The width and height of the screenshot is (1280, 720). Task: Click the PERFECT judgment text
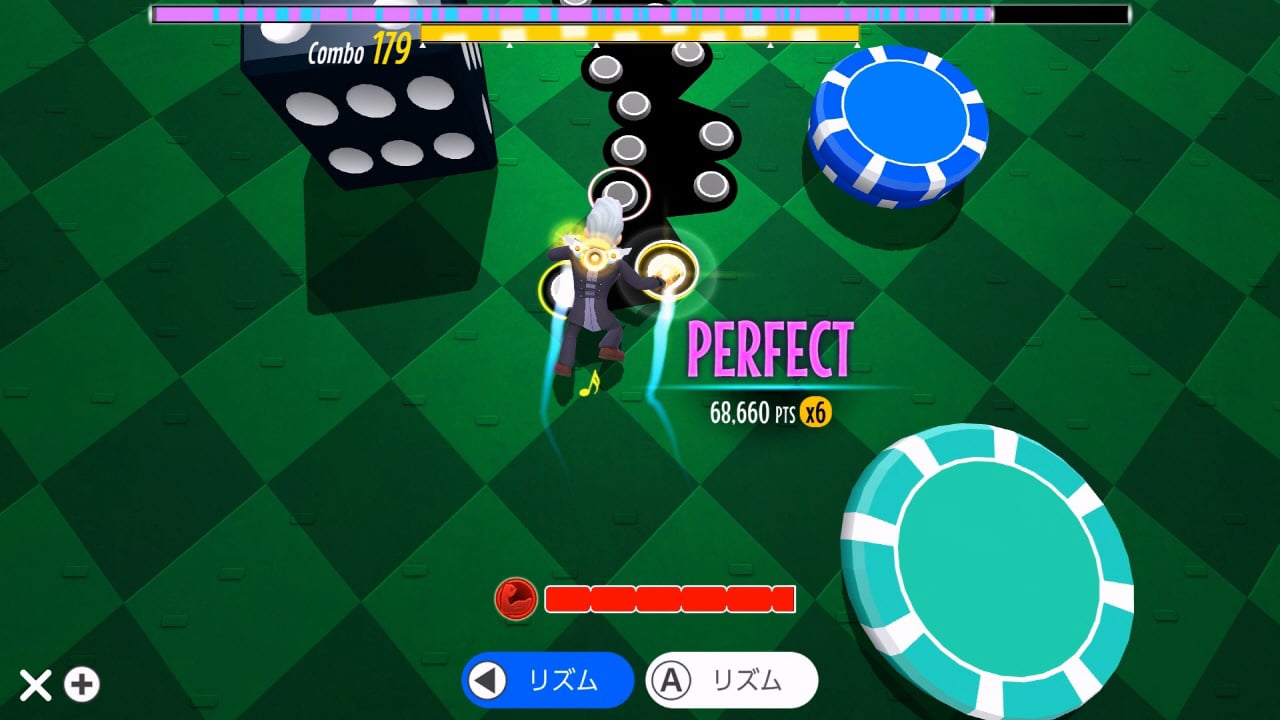click(770, 348)
